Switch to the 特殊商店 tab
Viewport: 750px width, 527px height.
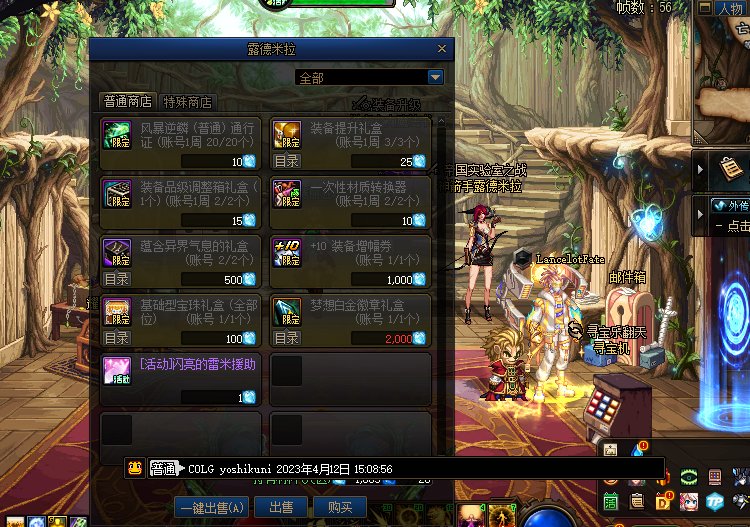189,102
